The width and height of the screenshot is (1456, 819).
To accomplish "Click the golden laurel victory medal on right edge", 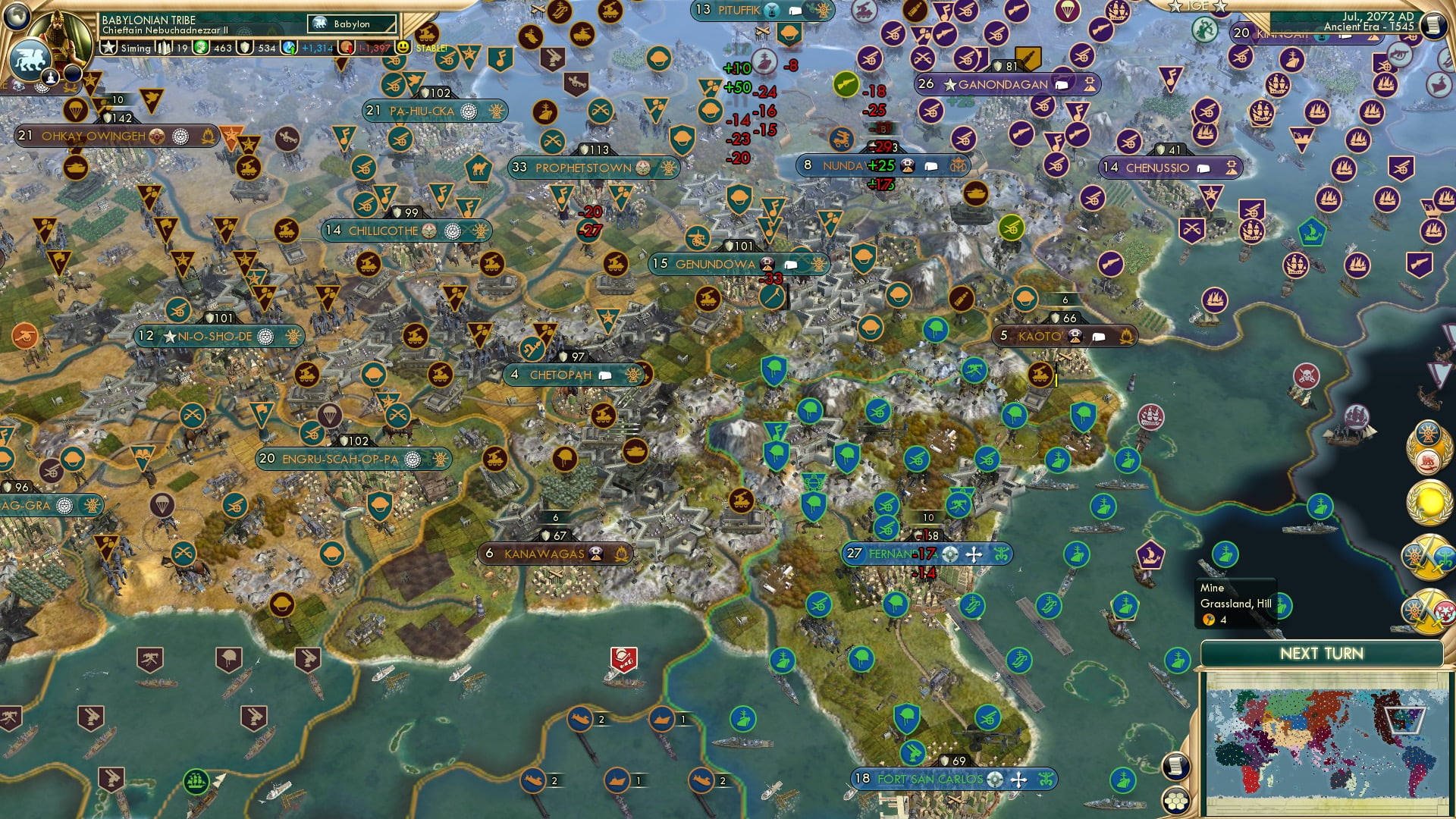I will [1430, 501].
